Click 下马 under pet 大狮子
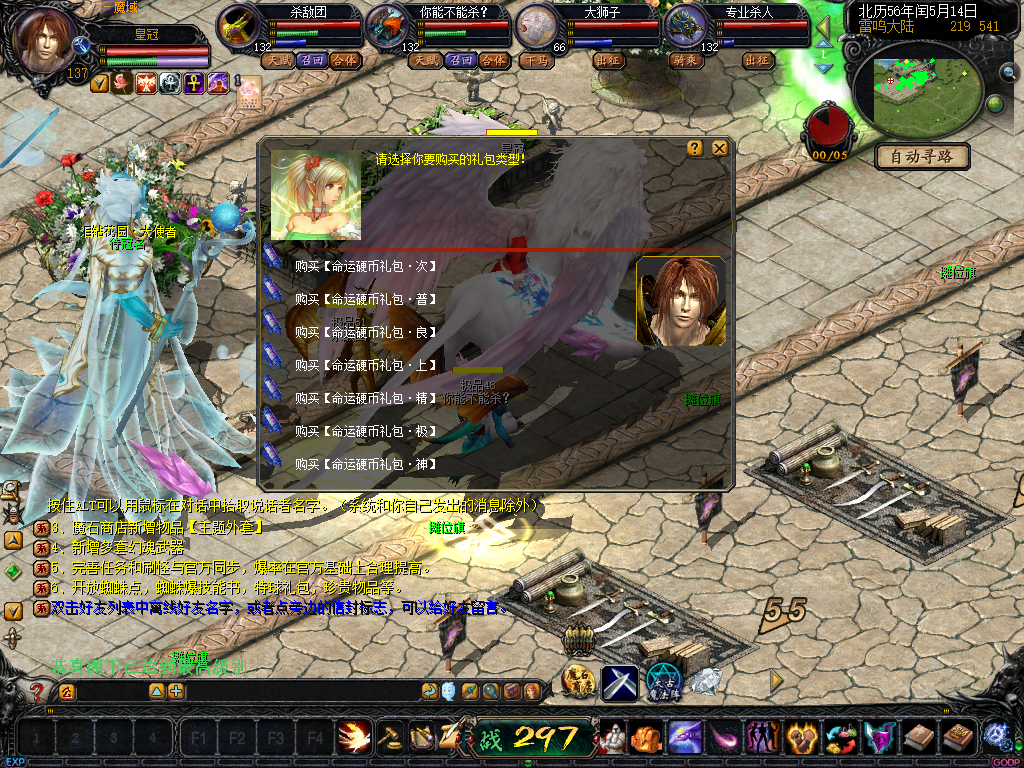1024x768 pixels. (536, 60)
